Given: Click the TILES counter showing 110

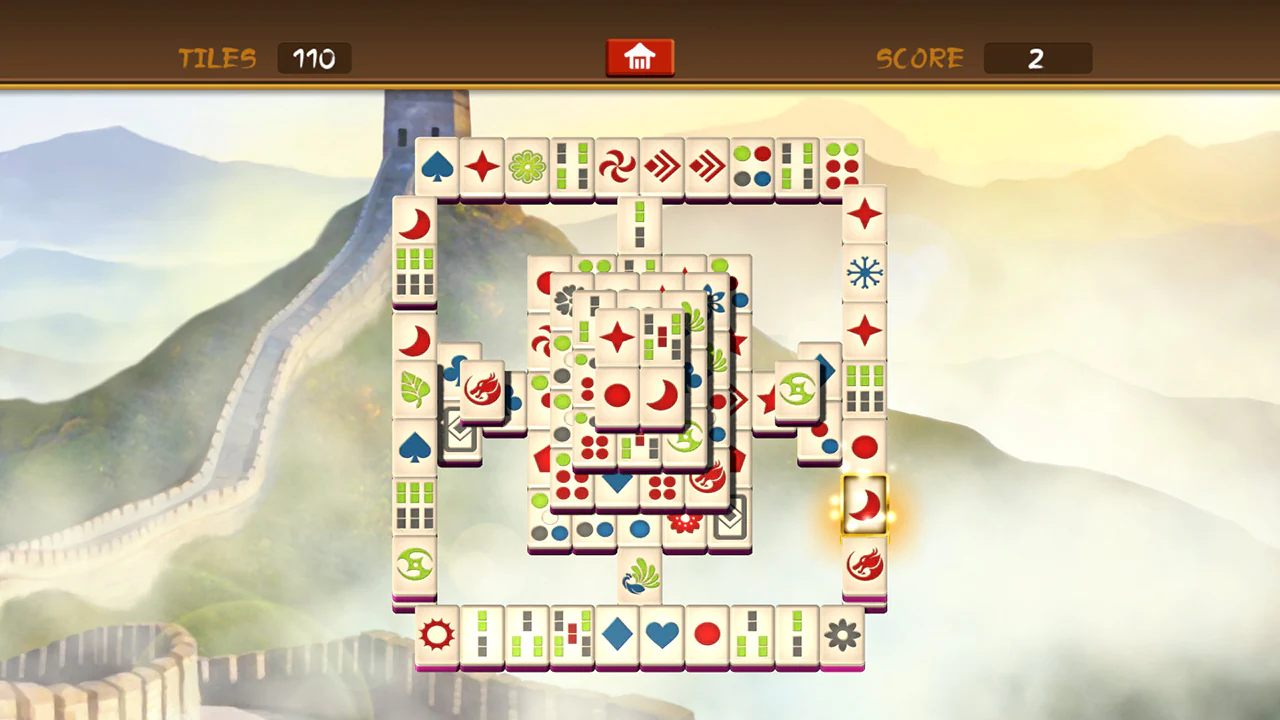Looking at the screenshot, I should click(x=314, y=58).
